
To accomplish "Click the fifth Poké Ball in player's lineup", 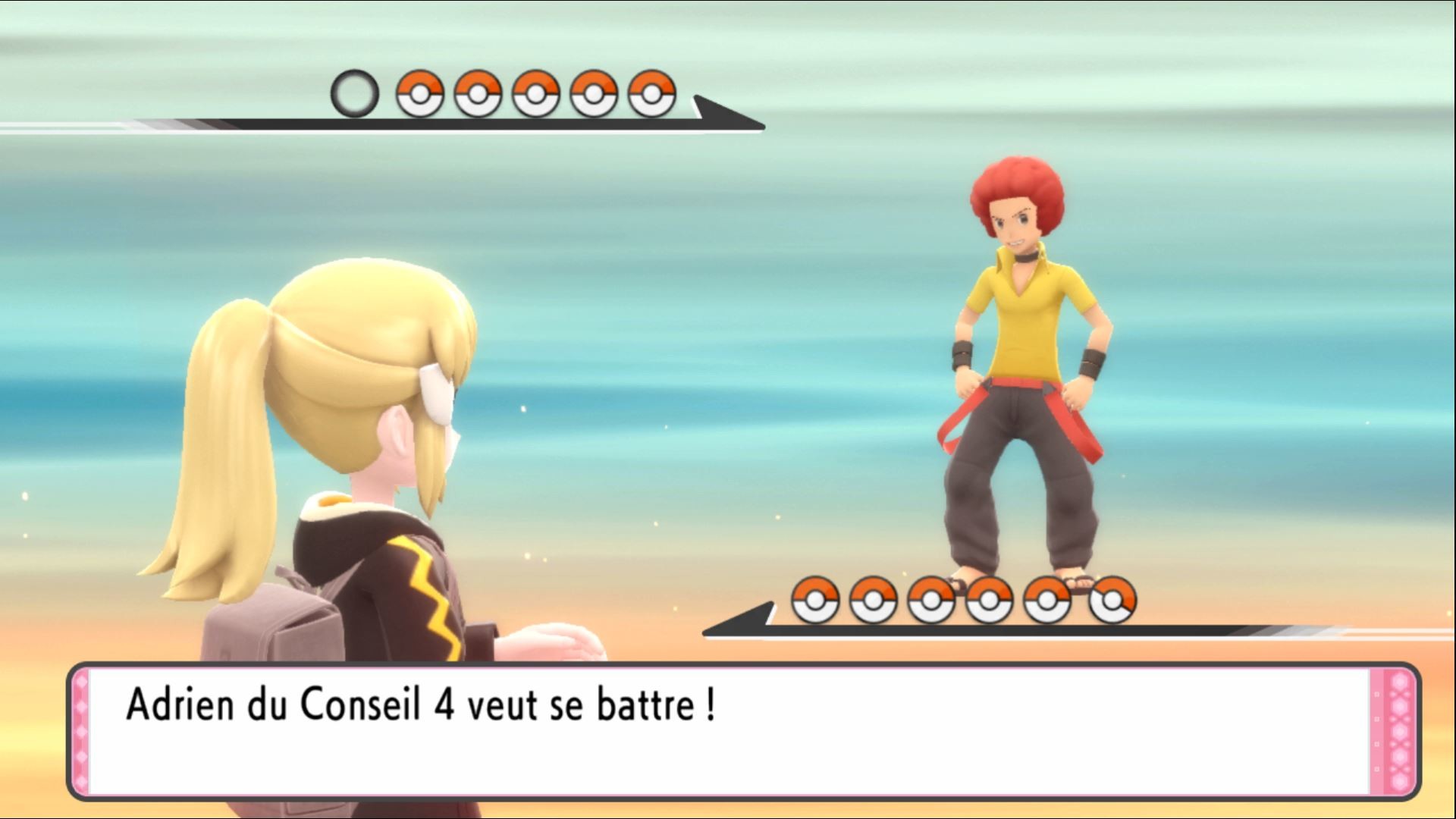I will point(653,93).
